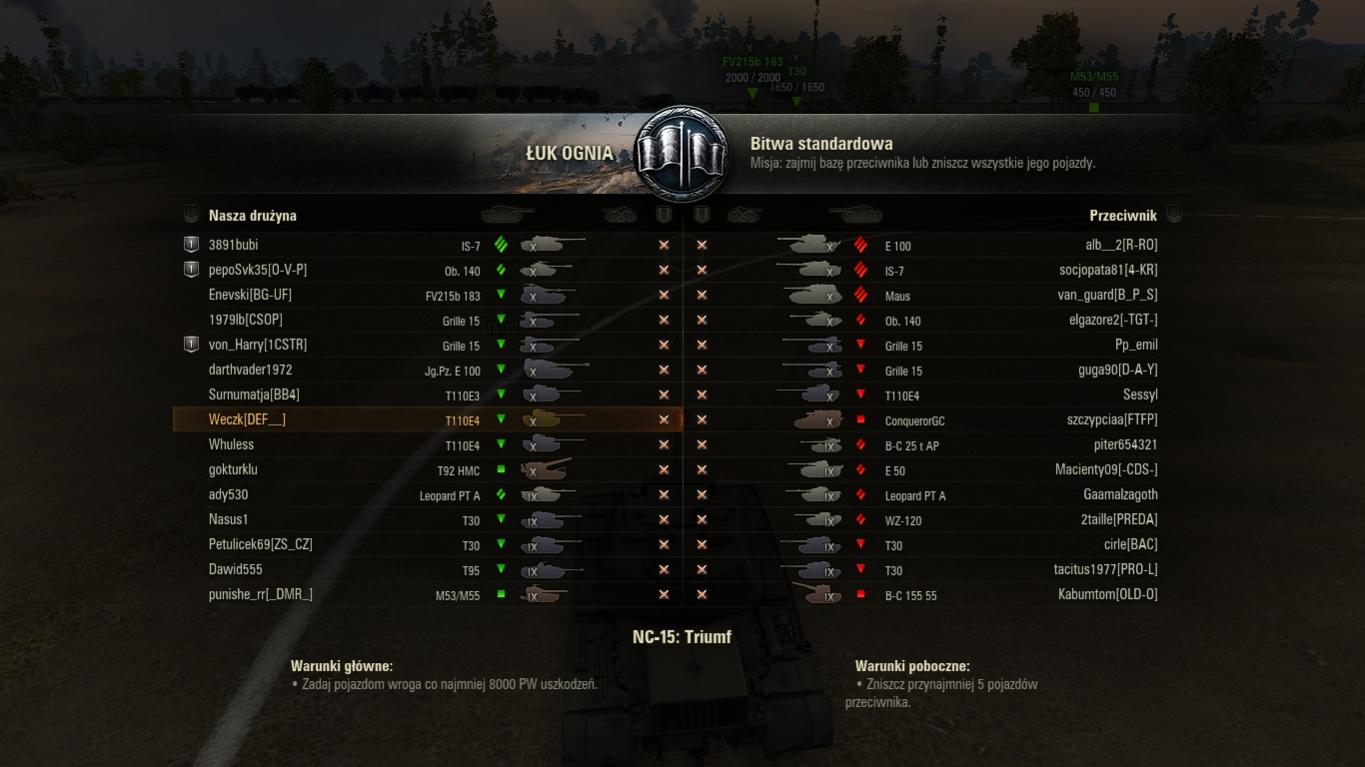
Task: Select enemy Kabumtom[OLD-O] row
Action: pos(1107,595)
